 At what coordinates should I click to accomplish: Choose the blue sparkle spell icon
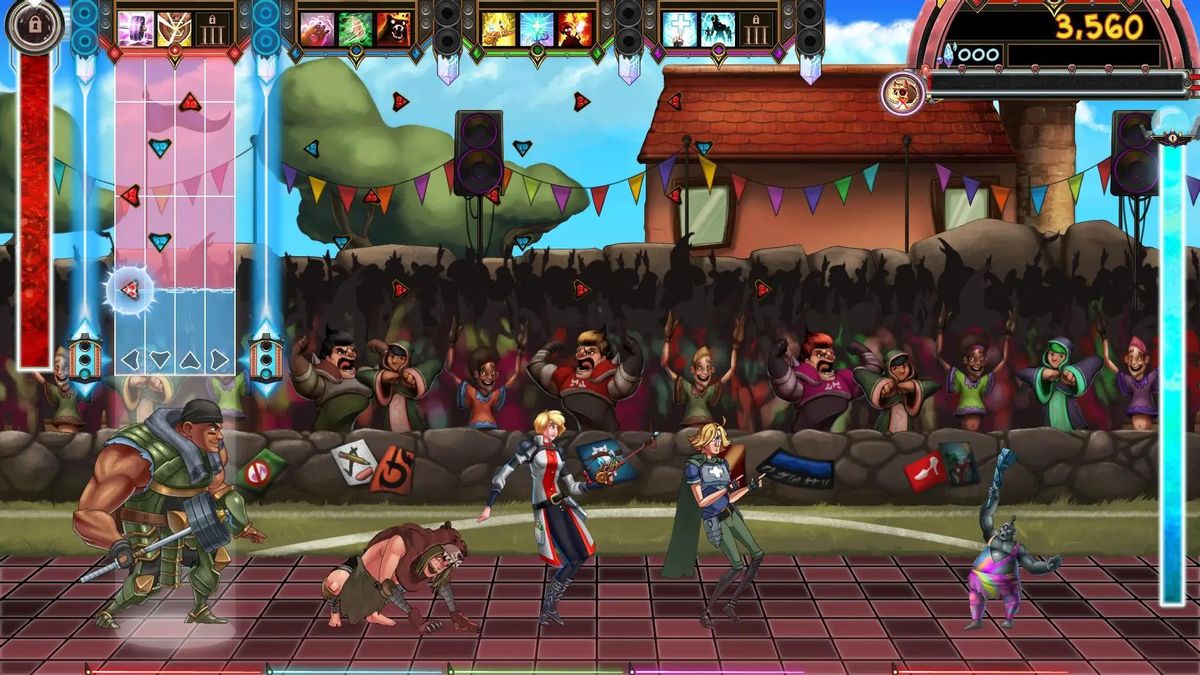point(536,29)
